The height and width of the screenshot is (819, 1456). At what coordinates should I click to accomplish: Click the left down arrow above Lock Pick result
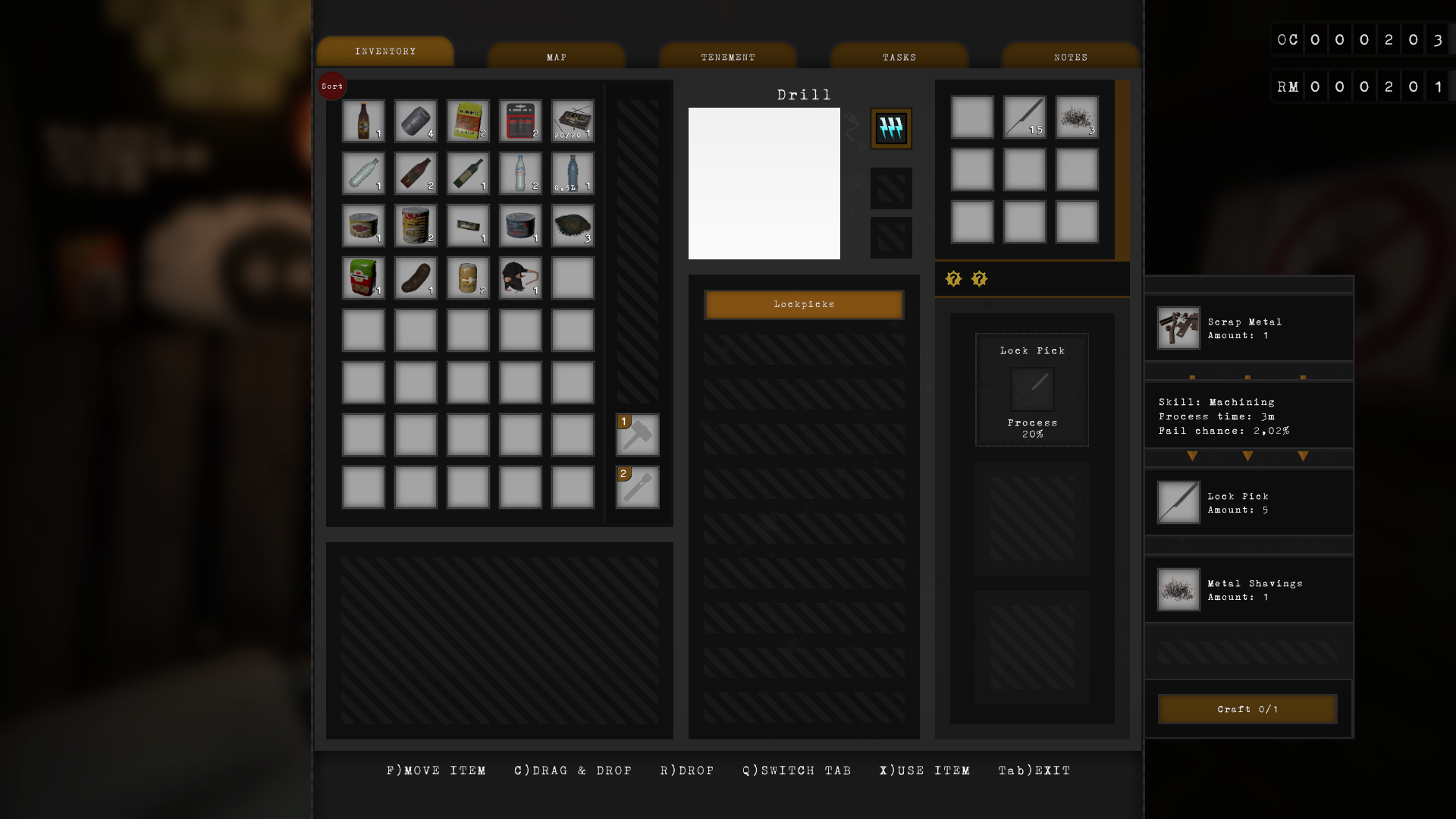[x=1192, y=457]
